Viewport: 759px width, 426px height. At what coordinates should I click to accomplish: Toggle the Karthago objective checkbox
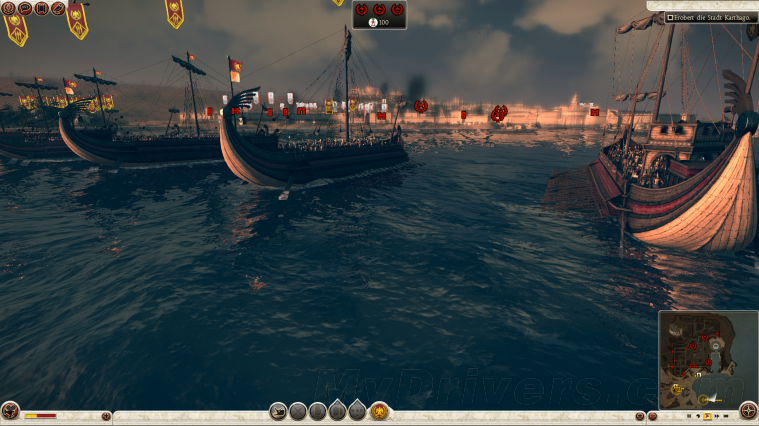(670, 17)
